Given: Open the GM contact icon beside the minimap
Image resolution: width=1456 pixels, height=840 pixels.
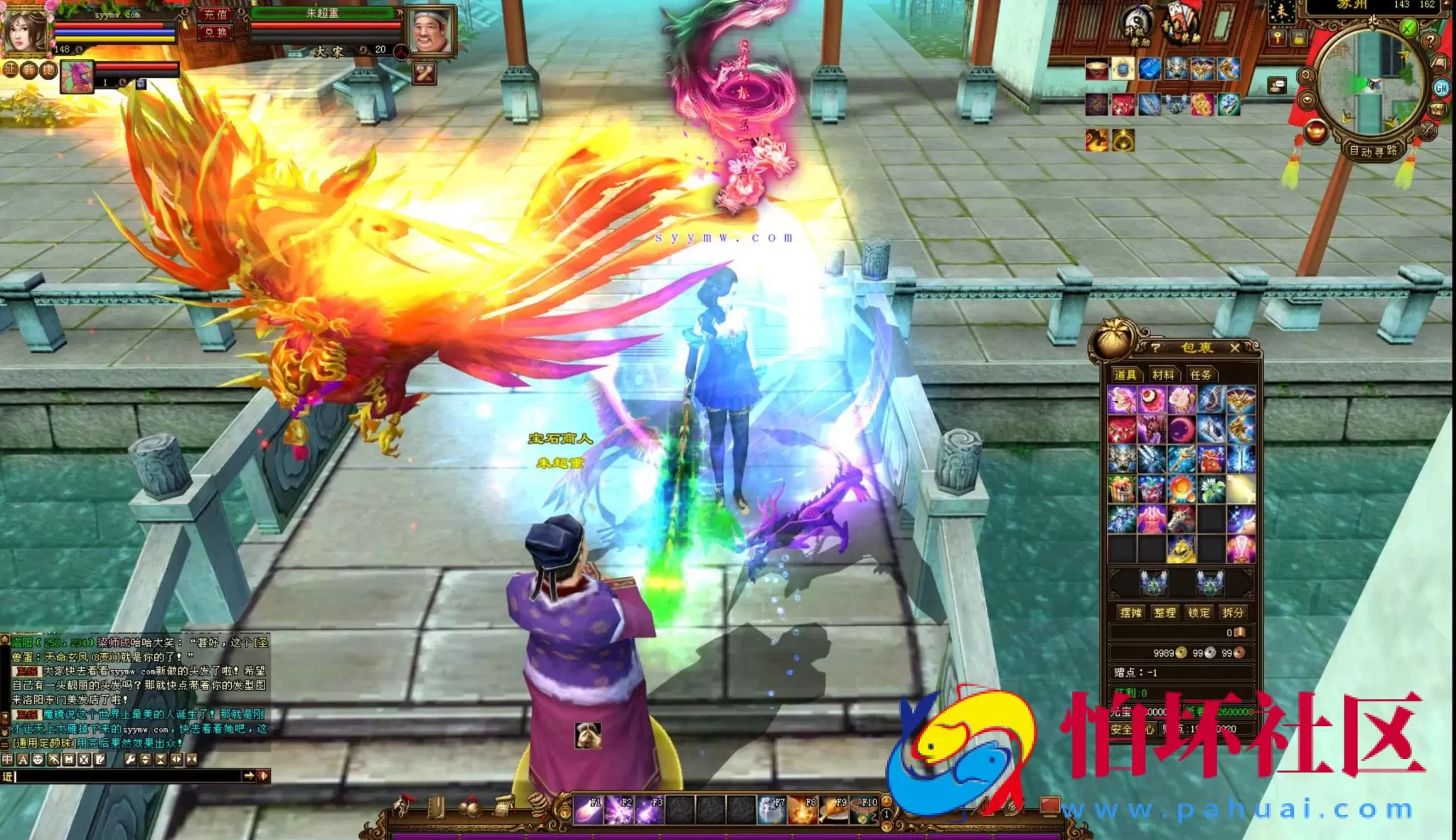Looking at the screenshot, I should point(1440,87).
